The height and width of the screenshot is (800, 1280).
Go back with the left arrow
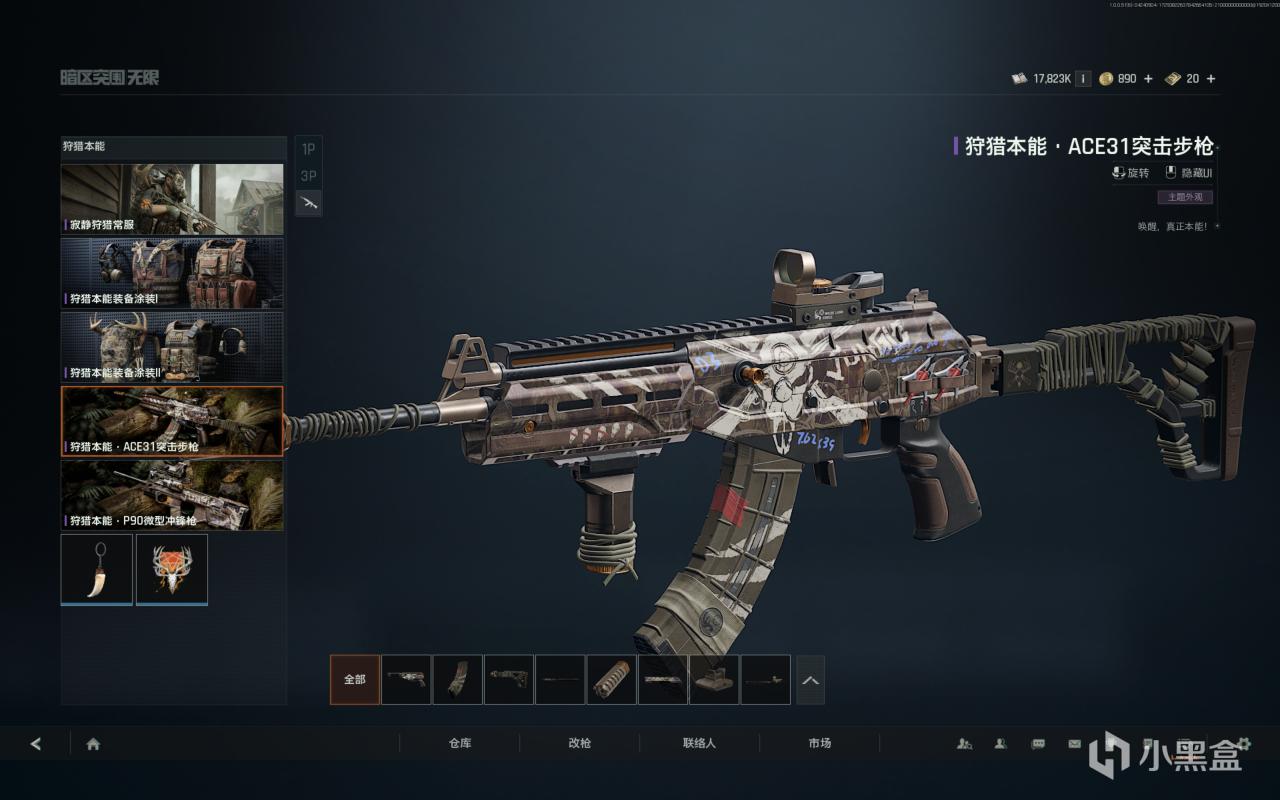[36, 744]
